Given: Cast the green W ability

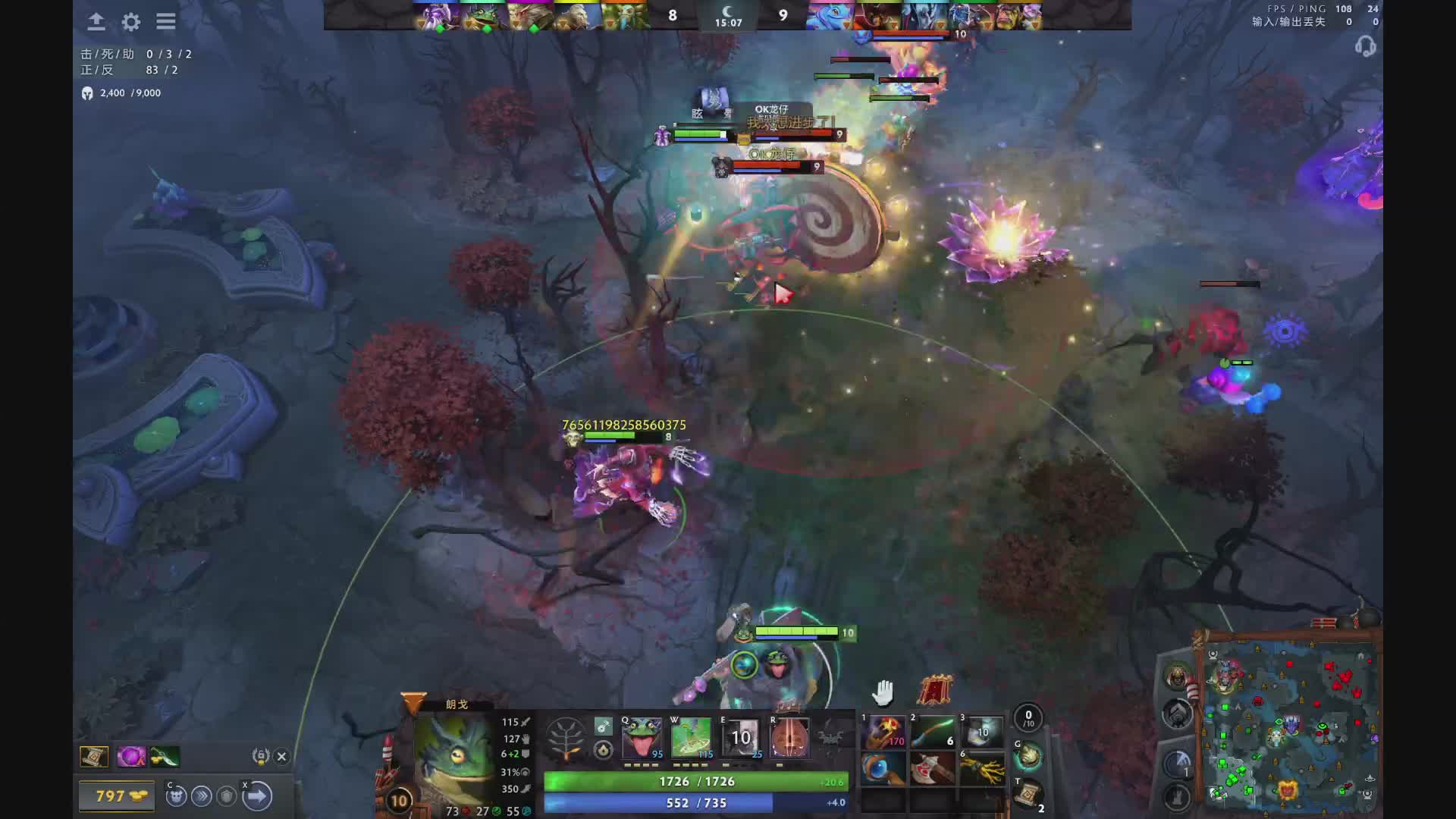Looking at the screenshot, I should [x=691, y=737].
